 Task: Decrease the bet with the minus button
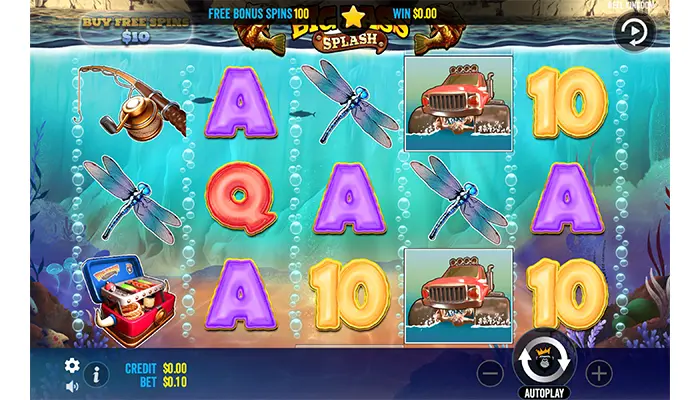click(x=490, y=373)
